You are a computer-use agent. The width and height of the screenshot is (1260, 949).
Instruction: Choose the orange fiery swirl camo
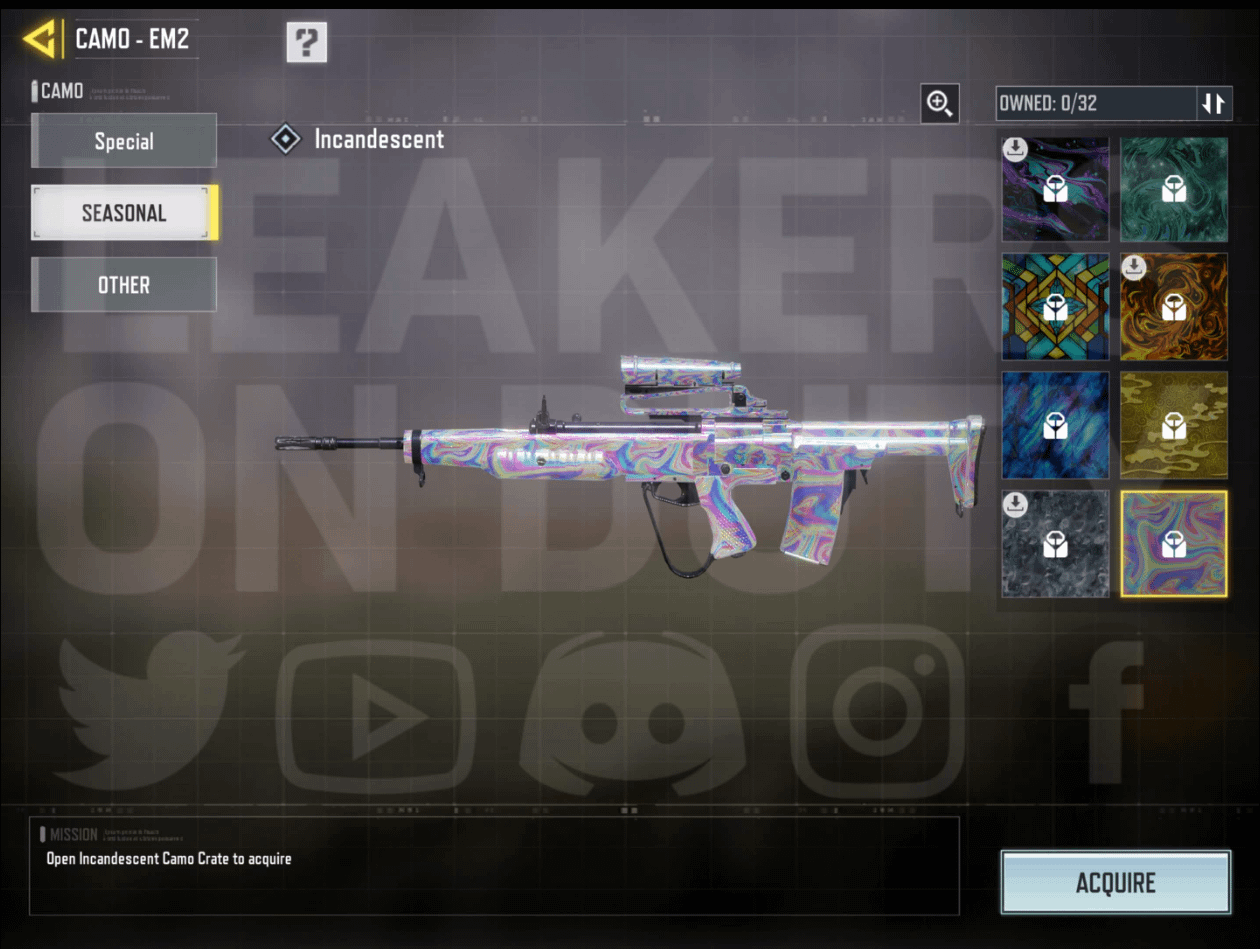point(1174,307)
